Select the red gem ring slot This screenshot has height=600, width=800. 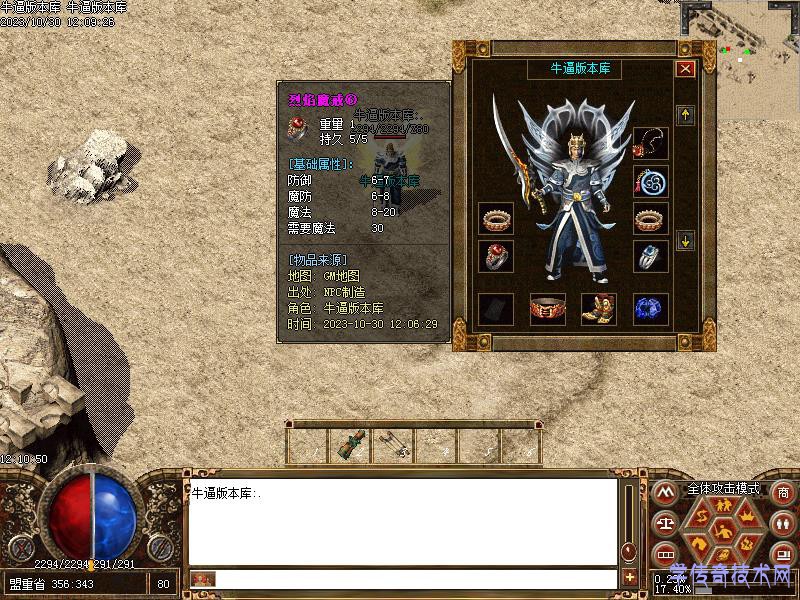(x=497, y=256)
